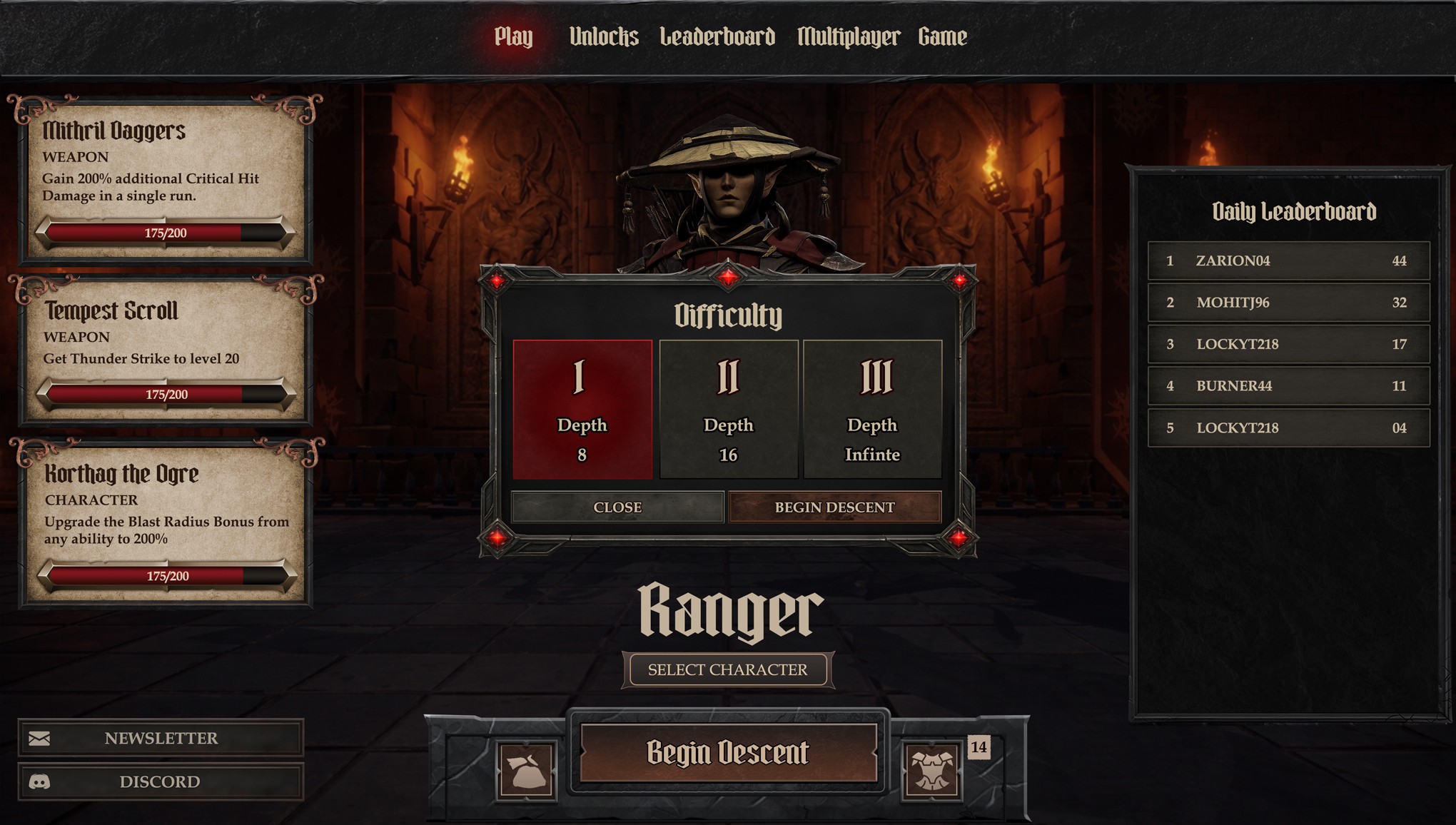Choose difficulty I with Depth 8
The image size is (1456, 825).
pos(582,409)
